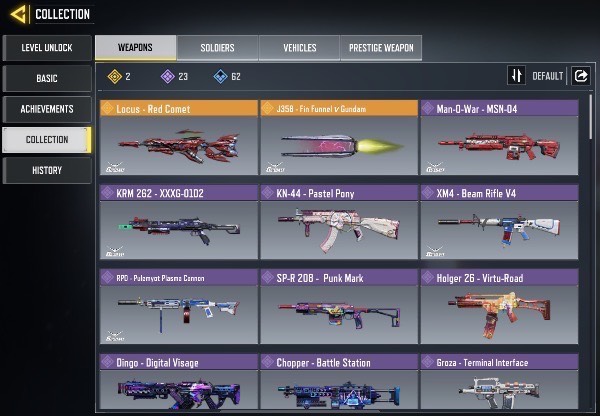Select the XM4 - Beam Rifle V4 card
The height and width of the screenshot is (416, 600).
(498, 223)
